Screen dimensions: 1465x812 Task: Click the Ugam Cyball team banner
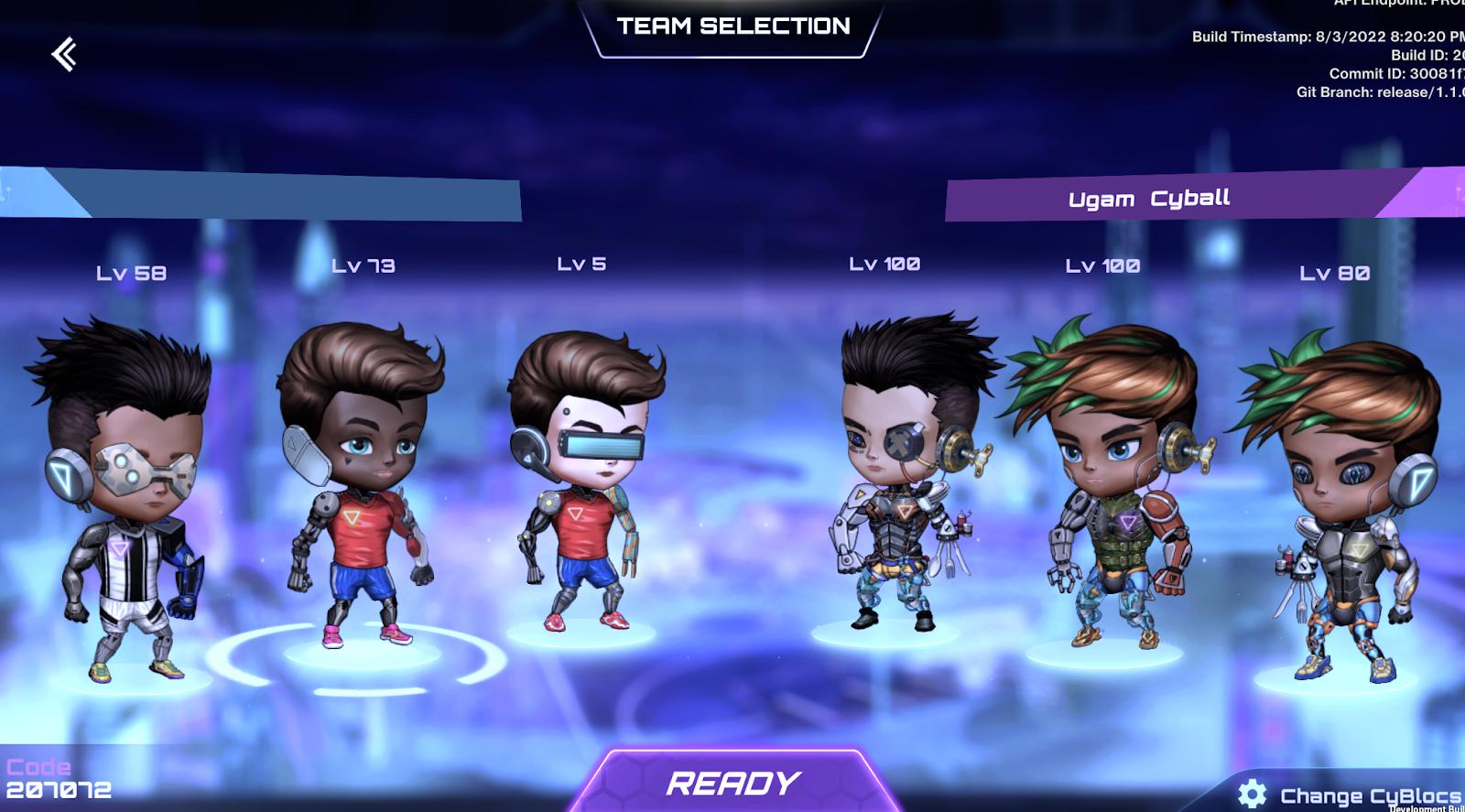(x=1149, y=197)
